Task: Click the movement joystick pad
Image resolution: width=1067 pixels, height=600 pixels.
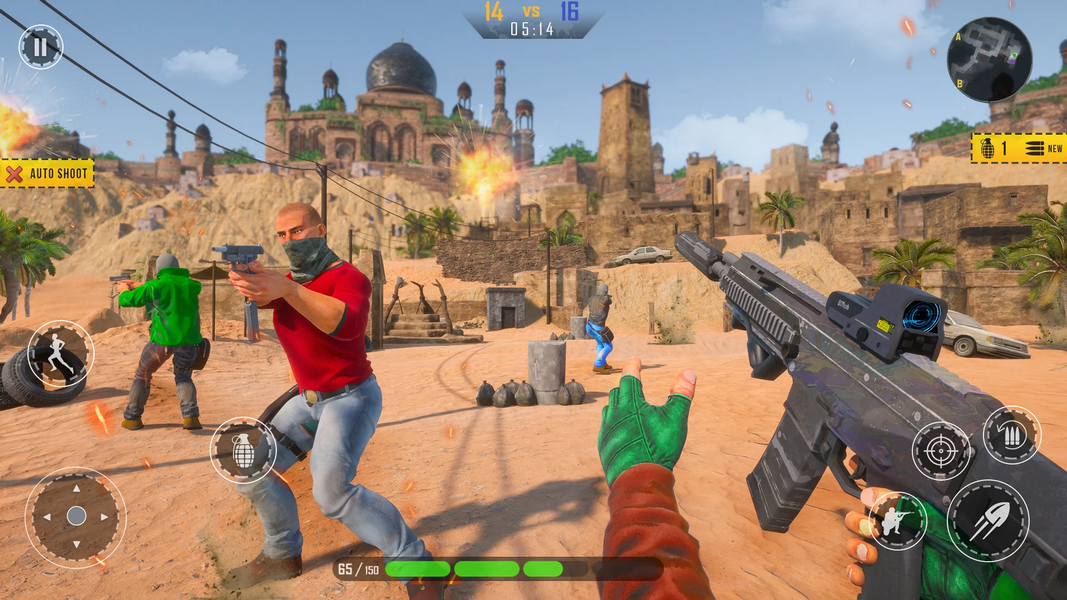Action: 76,516
